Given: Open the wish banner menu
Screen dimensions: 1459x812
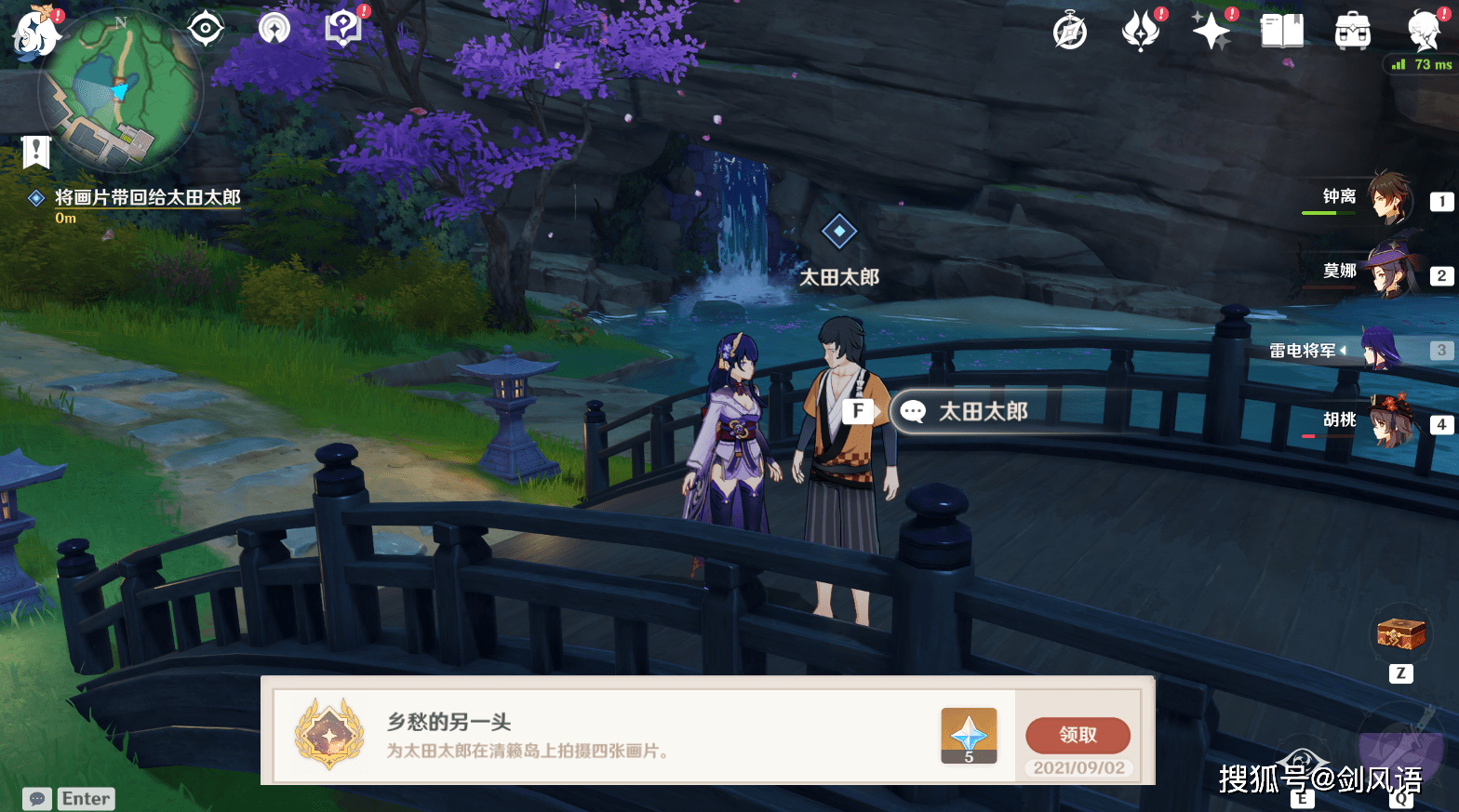Looking at the screenshot, I should tap(1143, 30).
